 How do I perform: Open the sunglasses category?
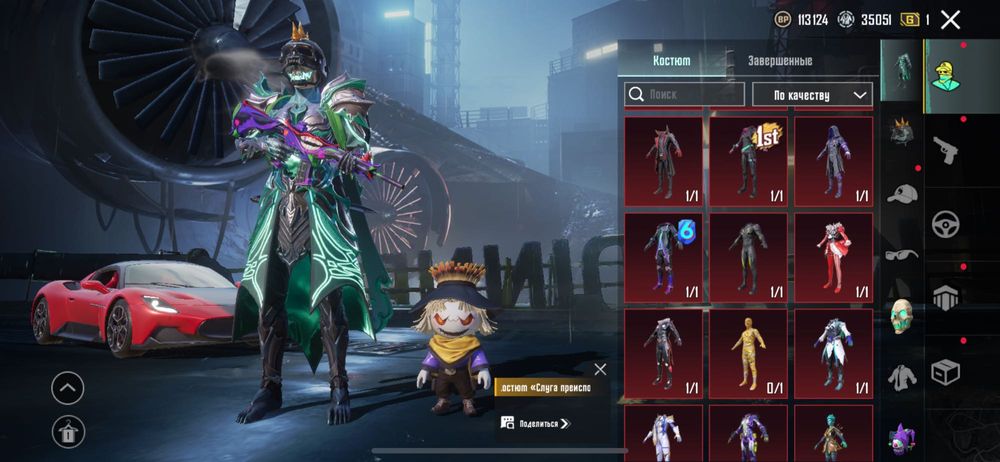[x=902, y=254]
